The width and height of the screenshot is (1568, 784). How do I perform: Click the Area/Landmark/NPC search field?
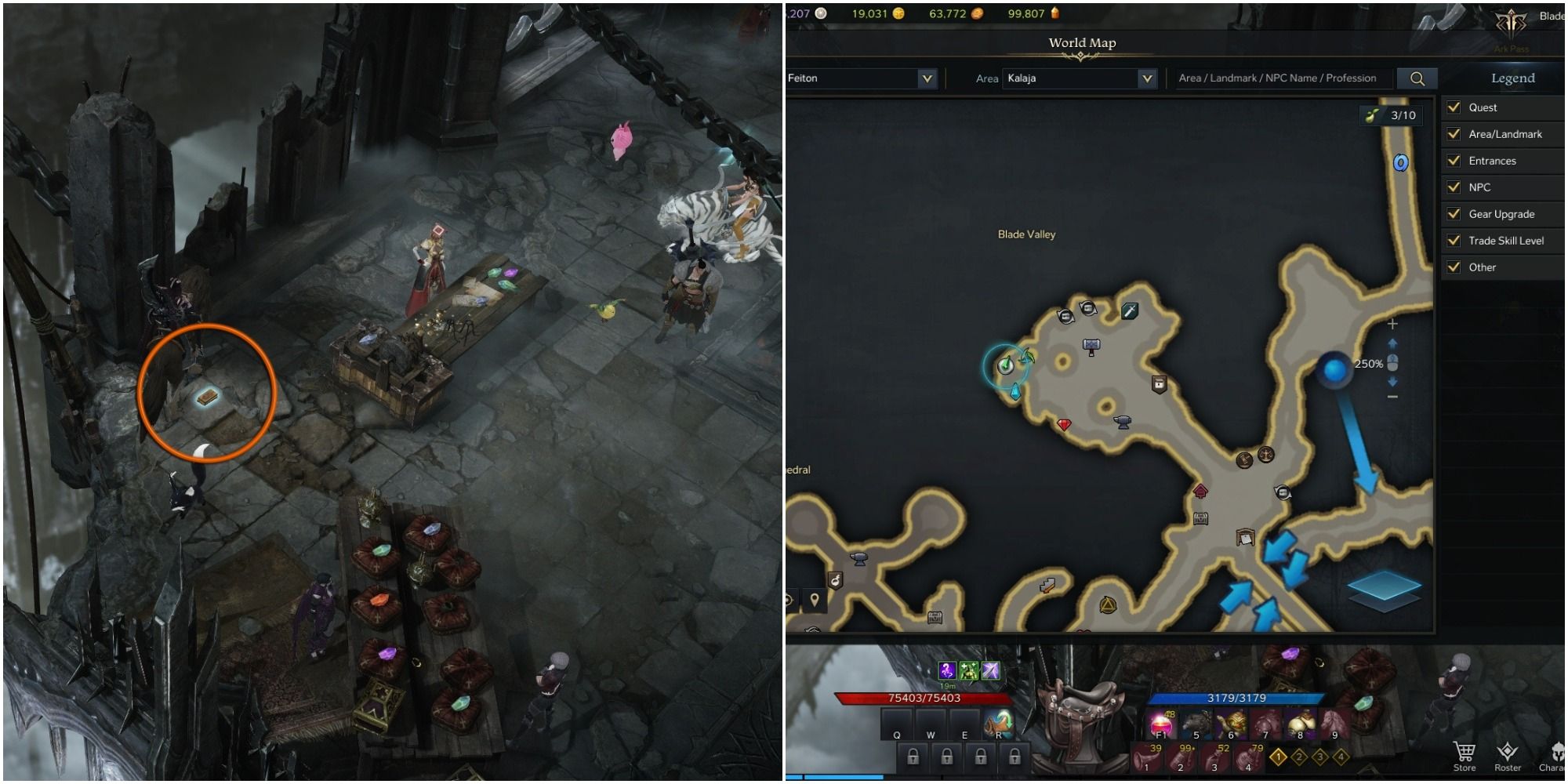[1286, 78]
